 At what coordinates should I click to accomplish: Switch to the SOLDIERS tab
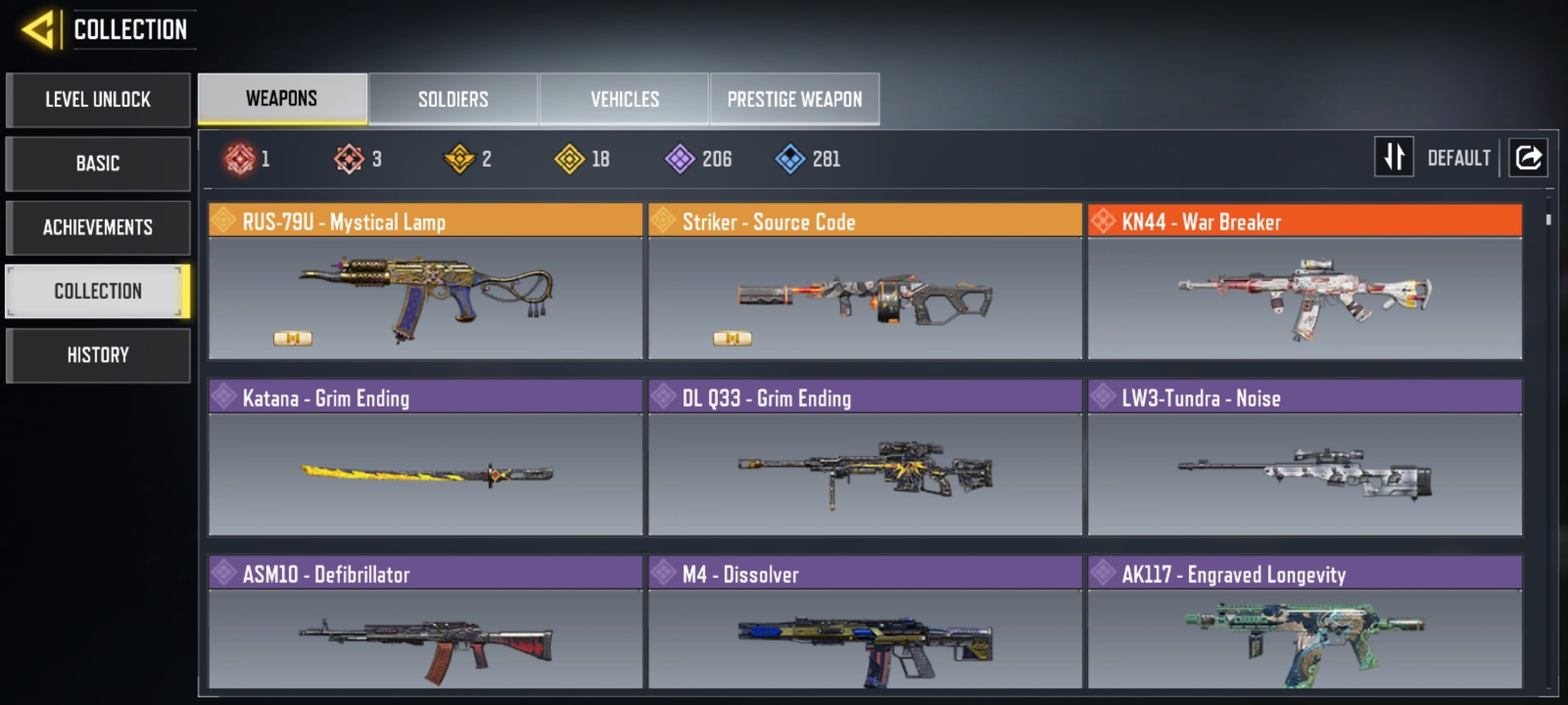coord(453,99)
